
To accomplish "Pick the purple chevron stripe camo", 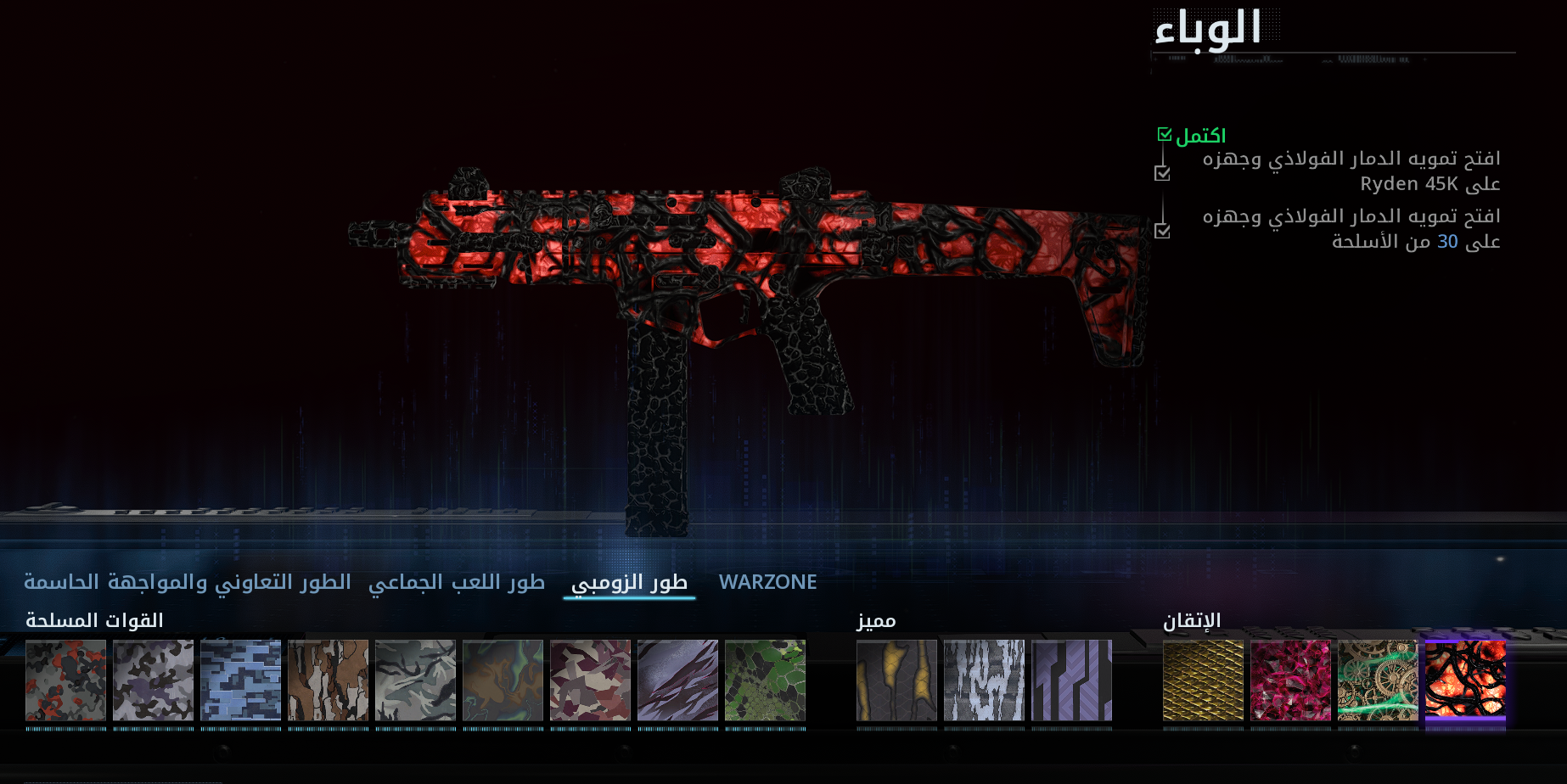I will coord(1072,680).
